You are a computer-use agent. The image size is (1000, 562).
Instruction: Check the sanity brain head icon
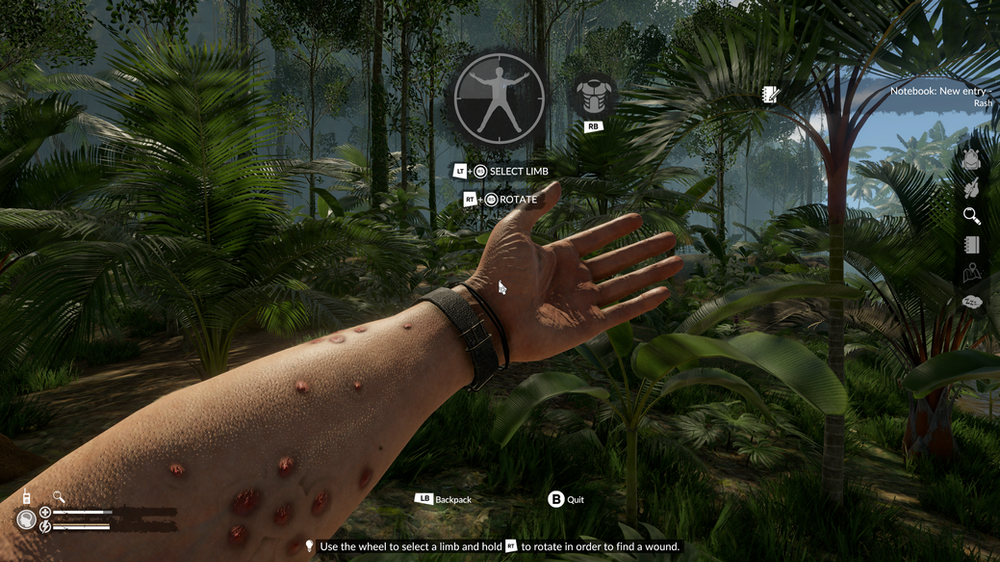click(26, 520)
